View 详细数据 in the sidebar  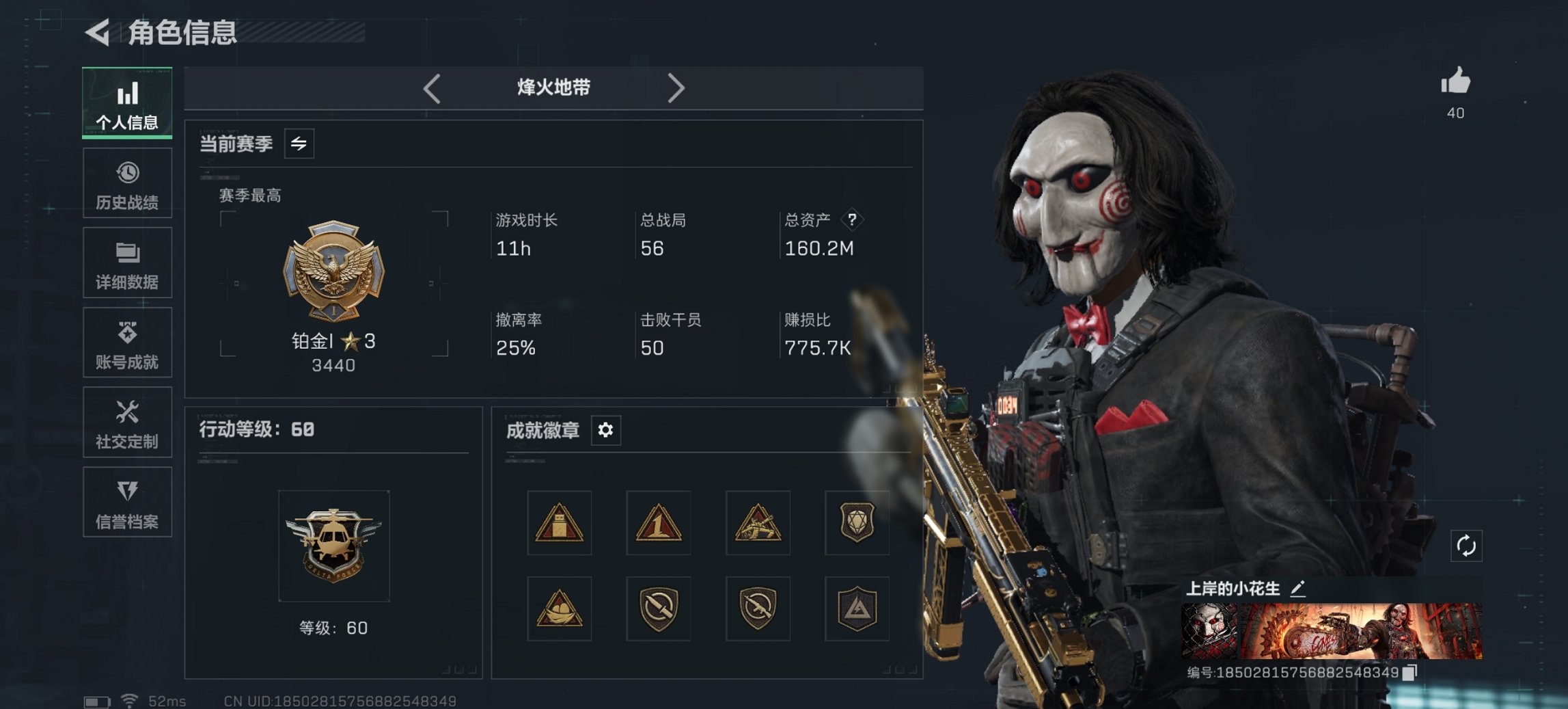click(127, 262)
